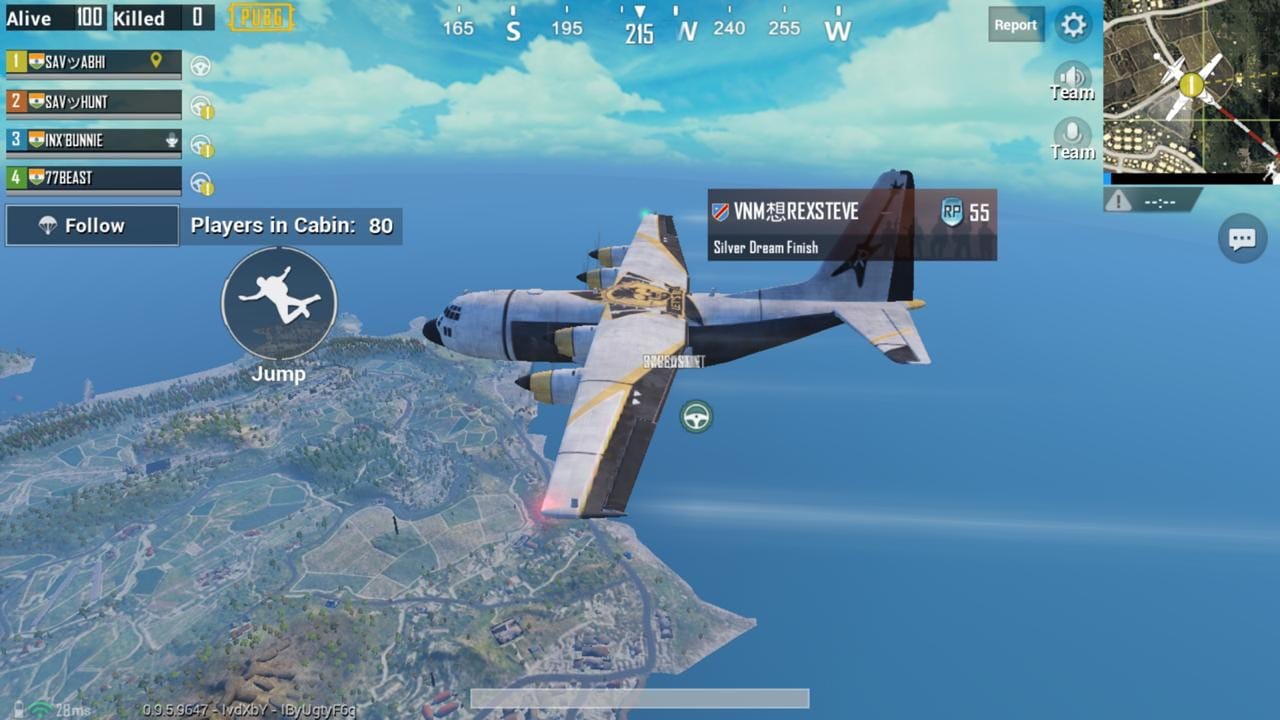Tap the Jump parachute button
Image resolution: width=1280 pixels, height=720 pixels.
coord(279,304)
